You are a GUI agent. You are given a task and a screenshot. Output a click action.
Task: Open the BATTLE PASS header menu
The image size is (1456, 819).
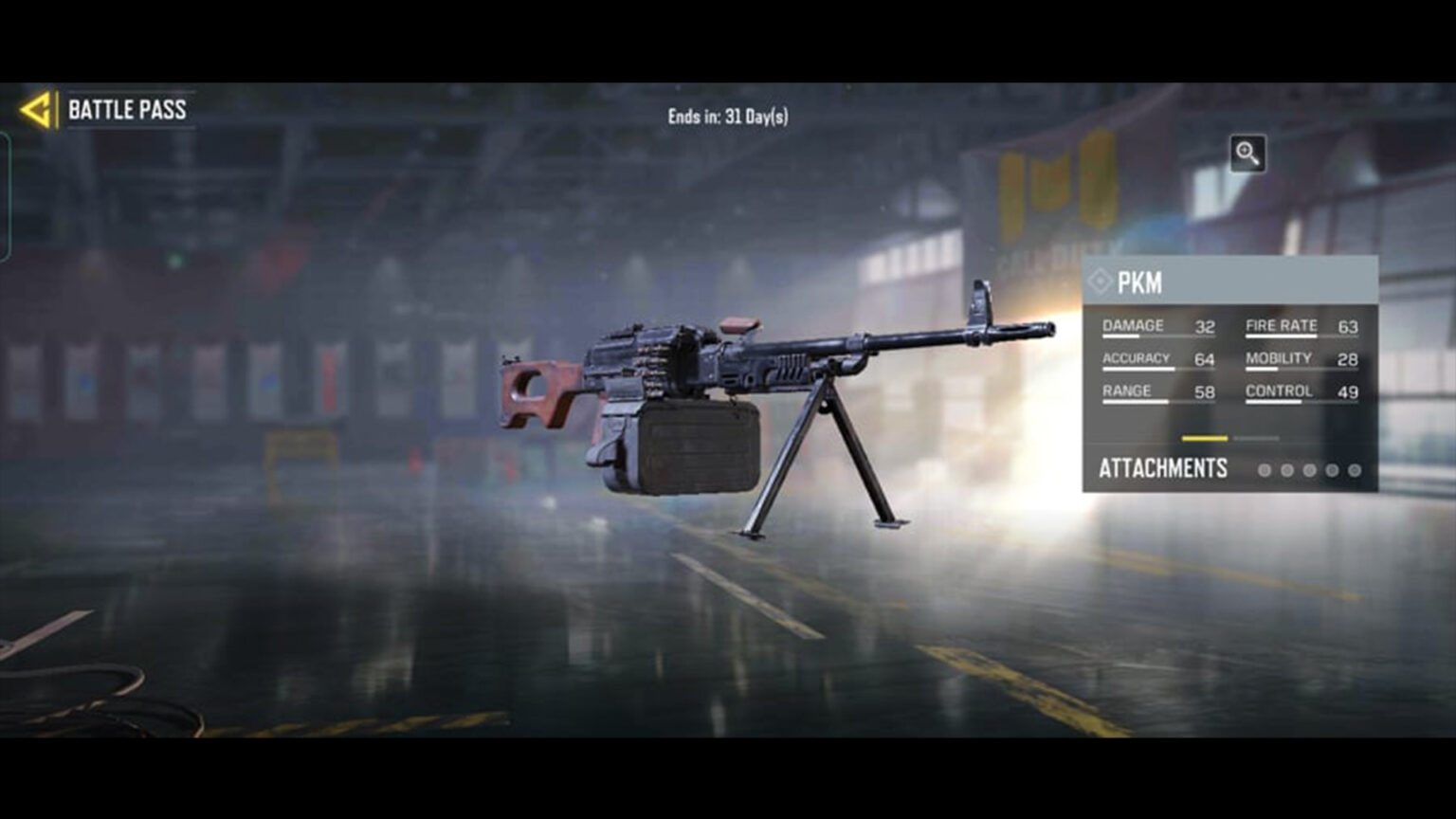point(126,111)
